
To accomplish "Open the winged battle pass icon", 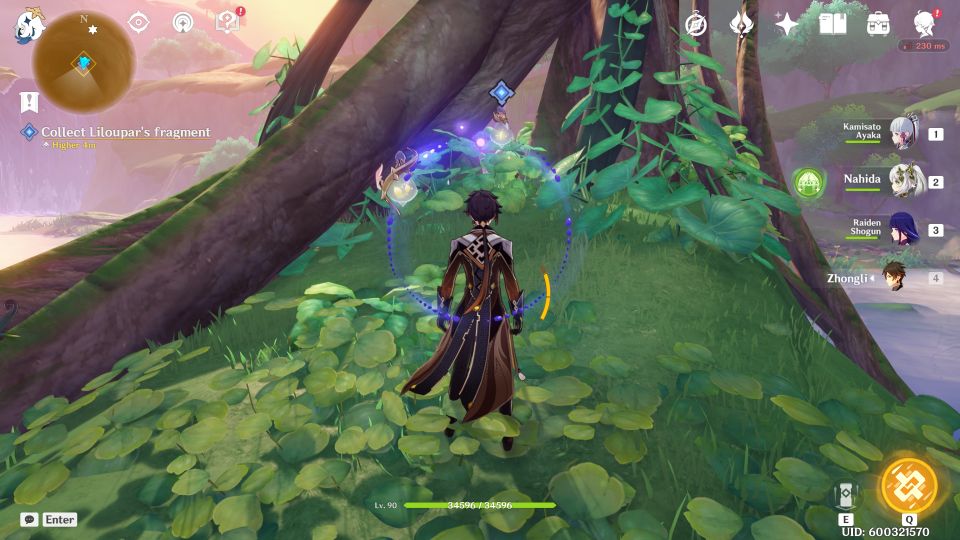I will 741,24.
